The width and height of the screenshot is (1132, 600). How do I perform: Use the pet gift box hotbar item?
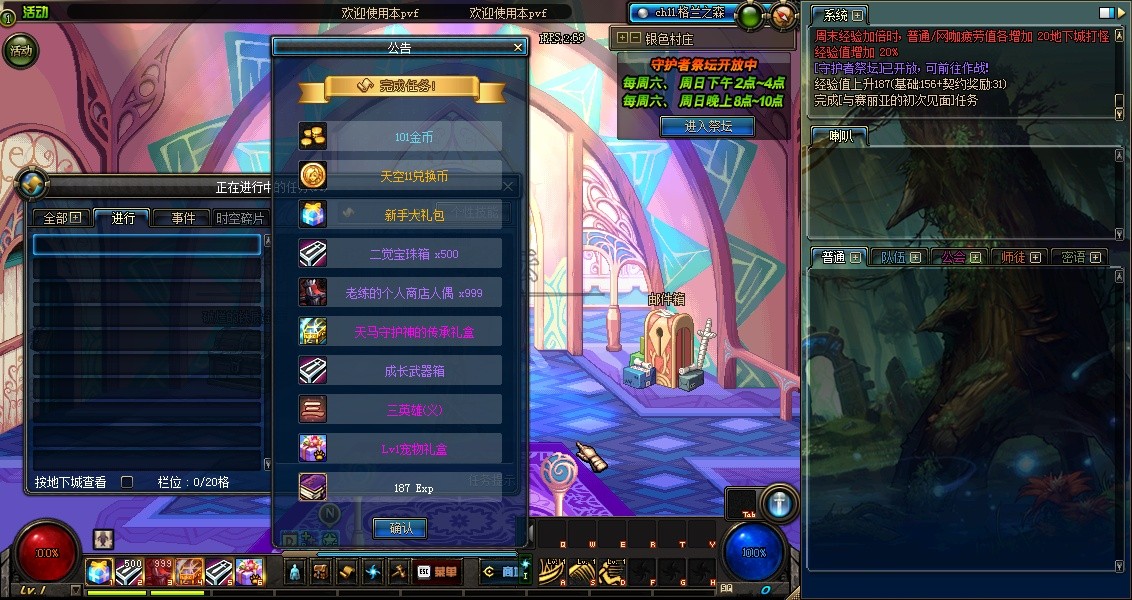pyautogui.click(x=250, y=572)
